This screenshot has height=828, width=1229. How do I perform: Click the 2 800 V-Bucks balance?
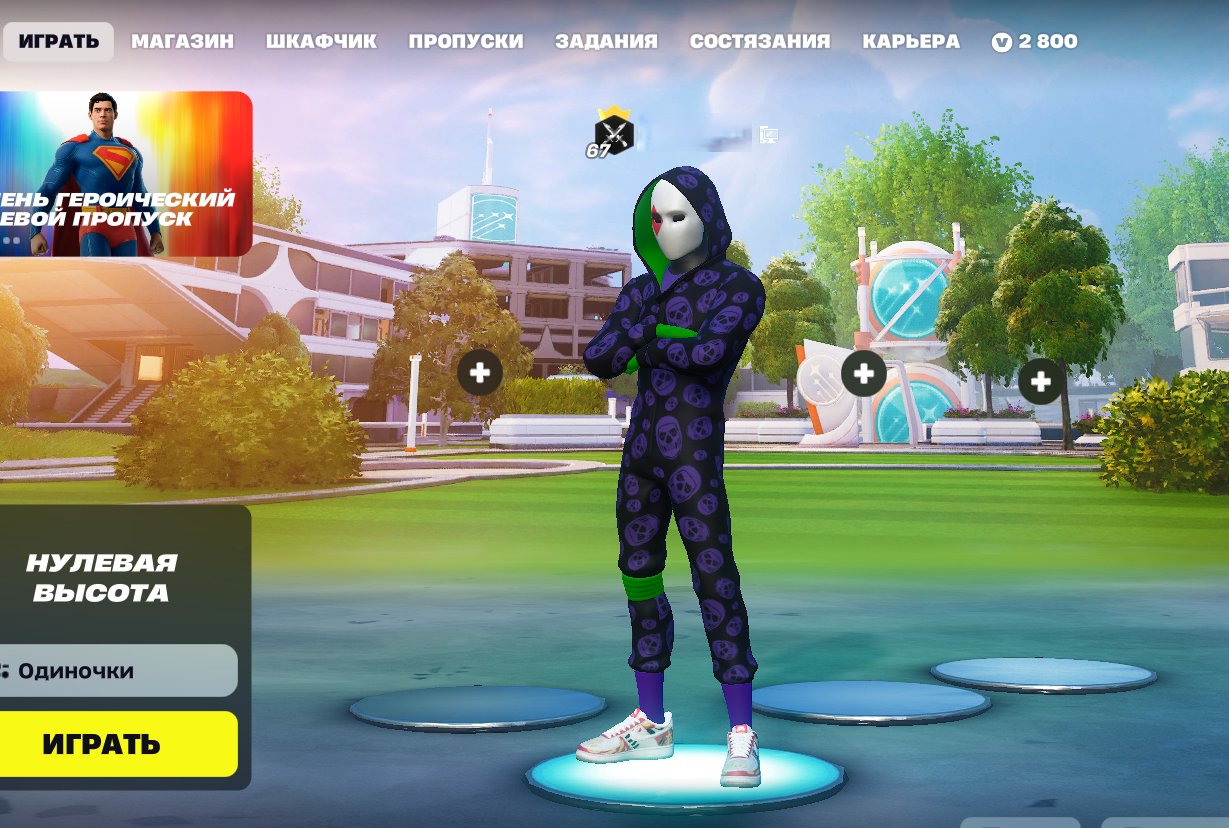tap(1035, 42)
